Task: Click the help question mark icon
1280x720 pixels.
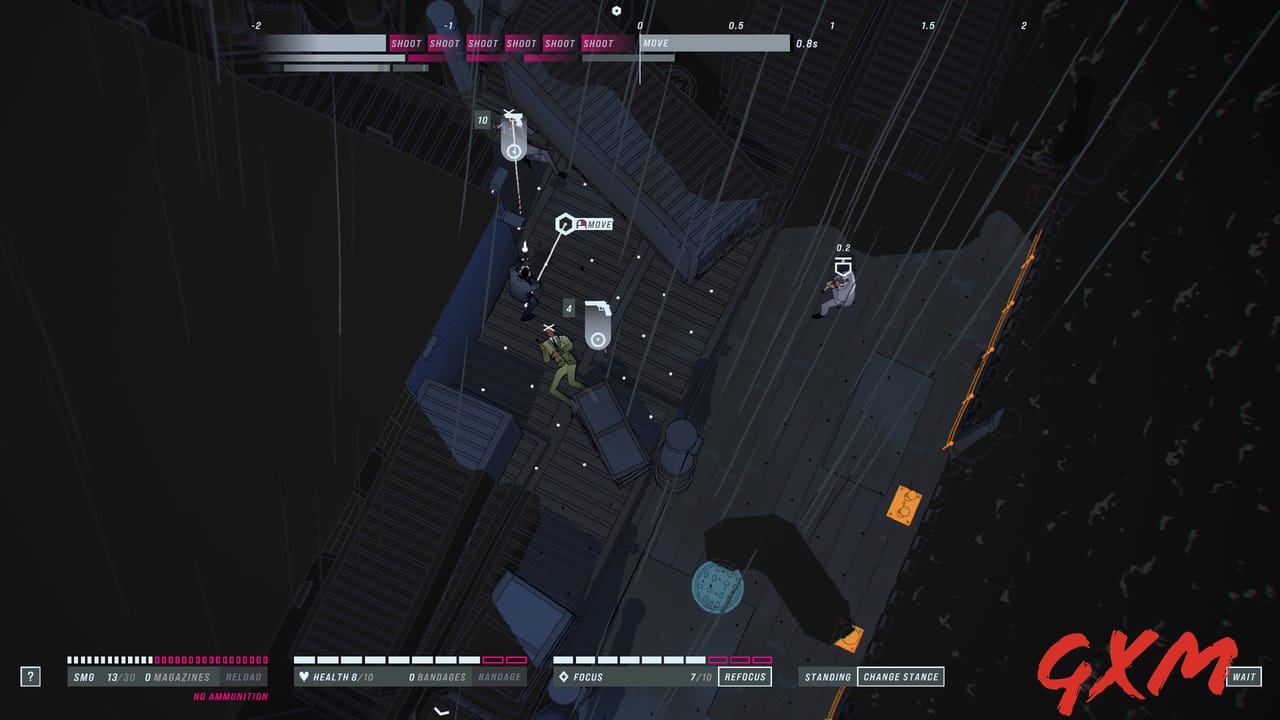Action: coord(31,676)
